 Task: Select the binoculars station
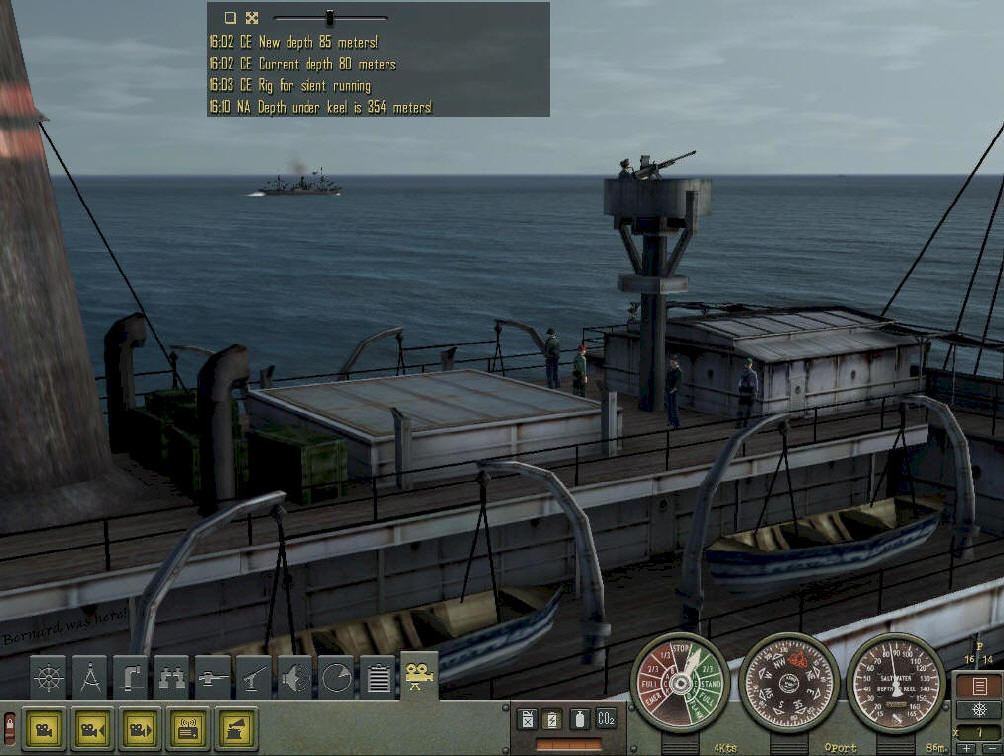[x=172, y=679]
